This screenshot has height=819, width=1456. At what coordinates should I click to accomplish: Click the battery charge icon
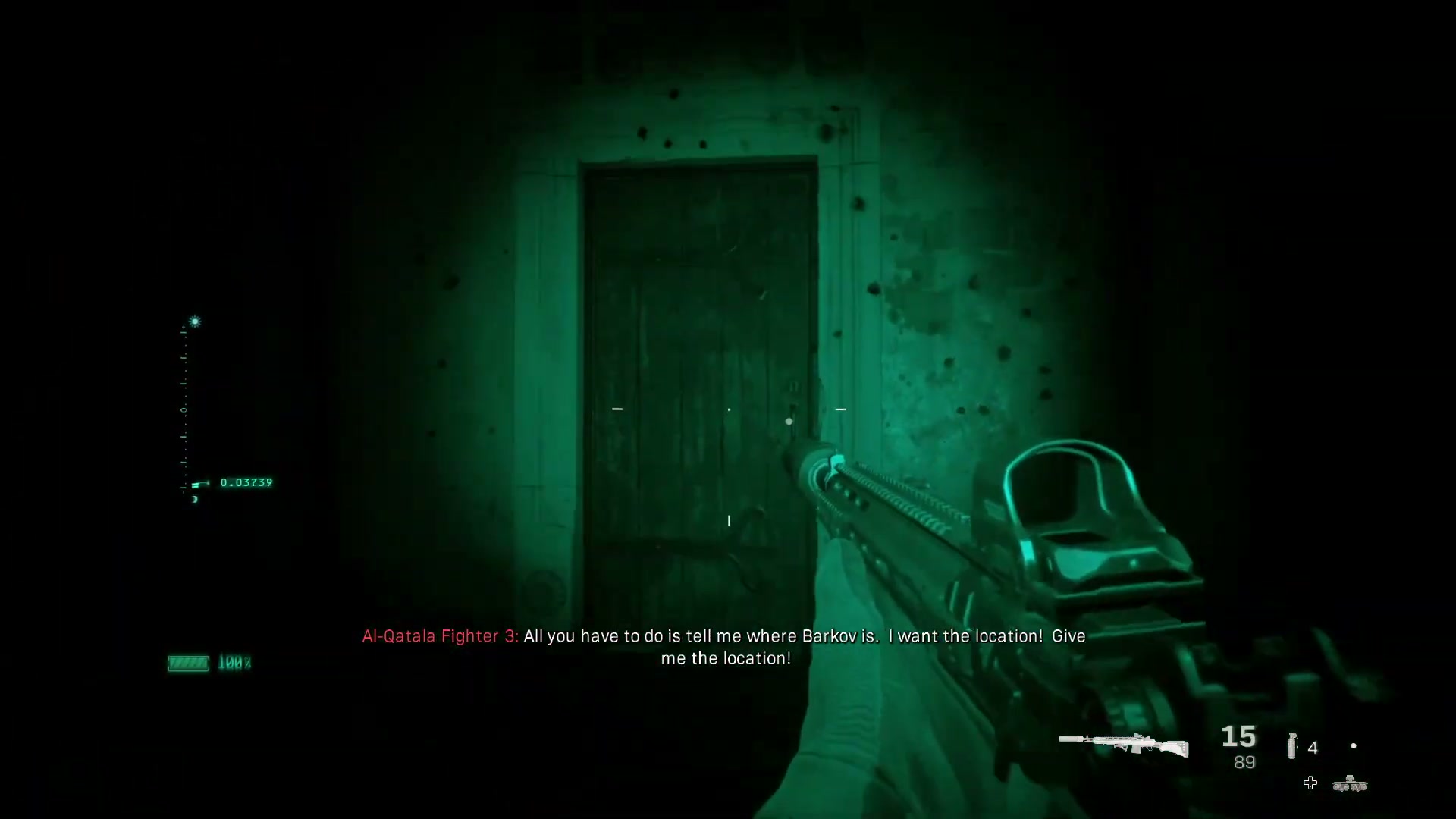(x=189, y=663)
